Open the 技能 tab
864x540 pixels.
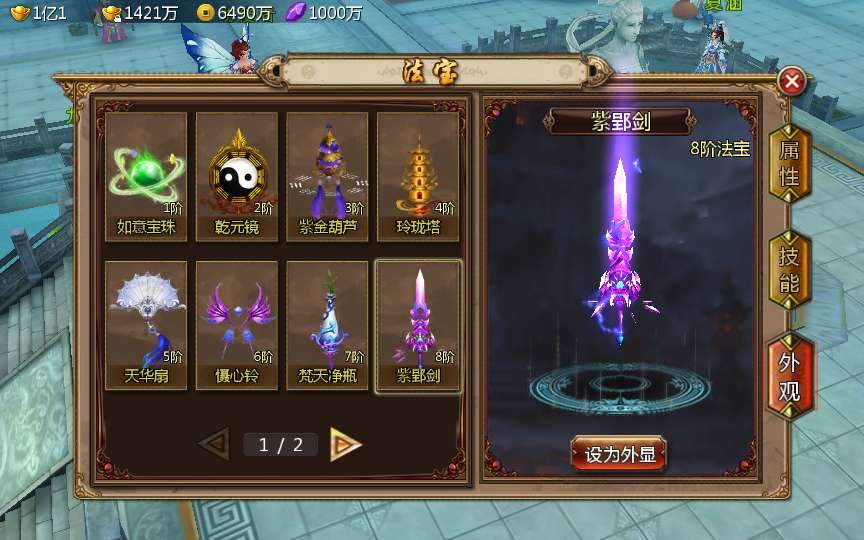pos(789,269)
